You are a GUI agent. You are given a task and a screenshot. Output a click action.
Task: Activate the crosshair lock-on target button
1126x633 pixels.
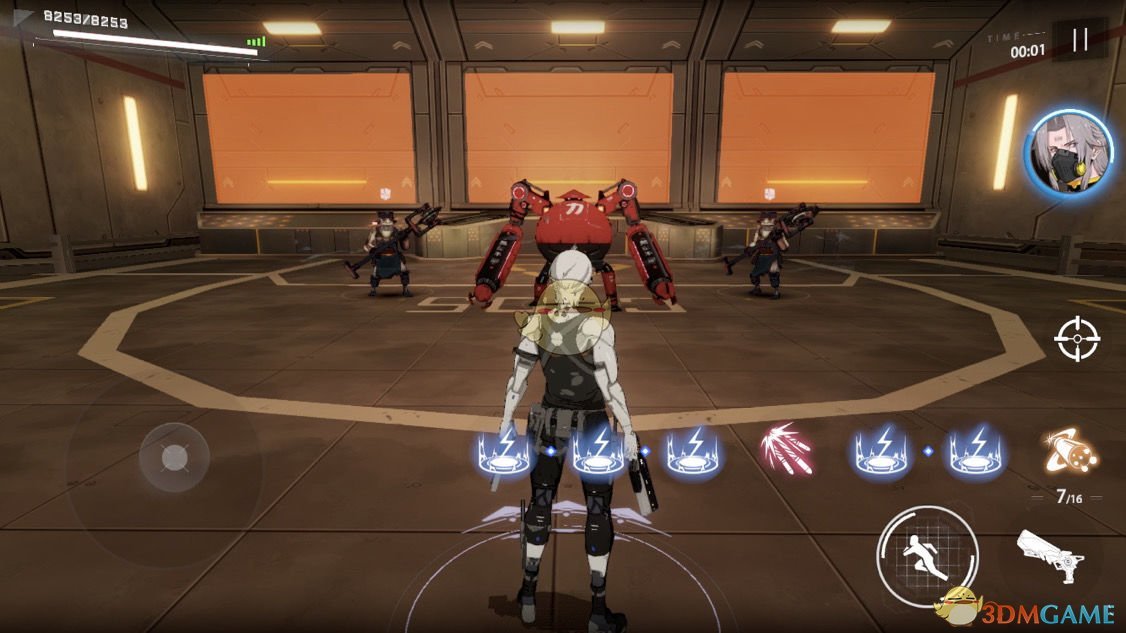click(x=1077, y=339)
